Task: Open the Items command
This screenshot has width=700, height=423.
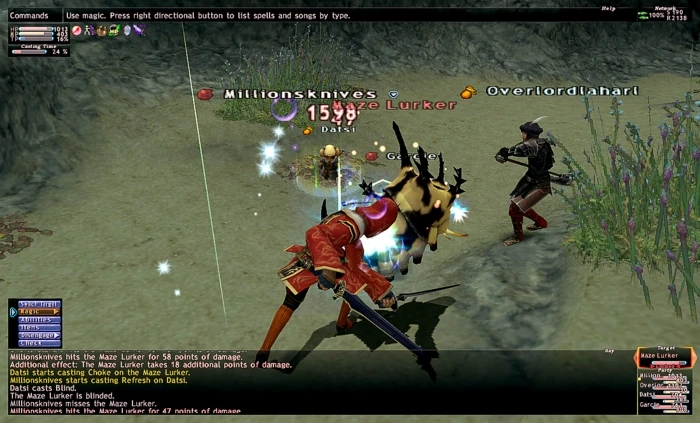Action: point(36,327)
